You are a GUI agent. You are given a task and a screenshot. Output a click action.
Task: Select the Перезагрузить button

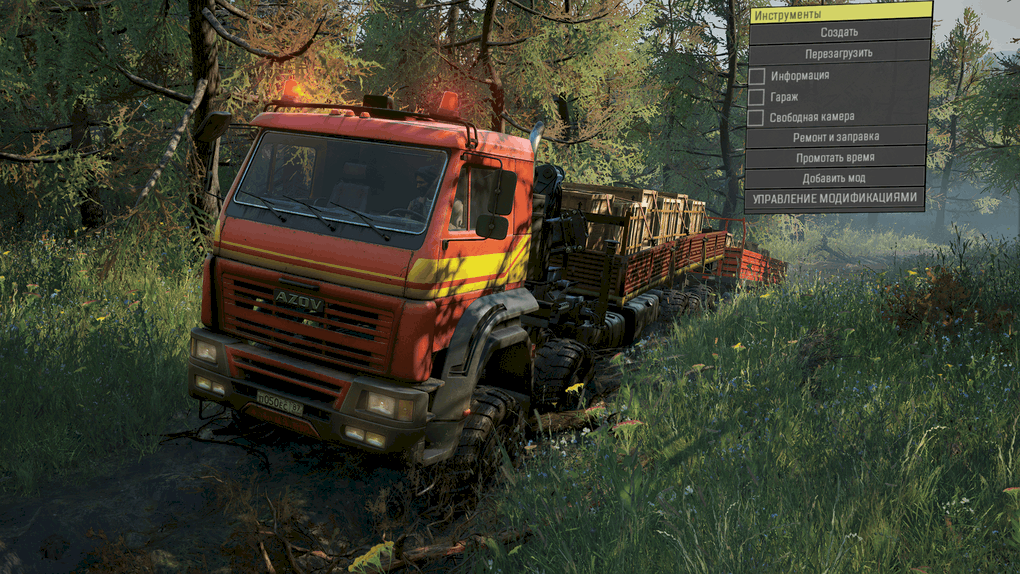point(838,53)
